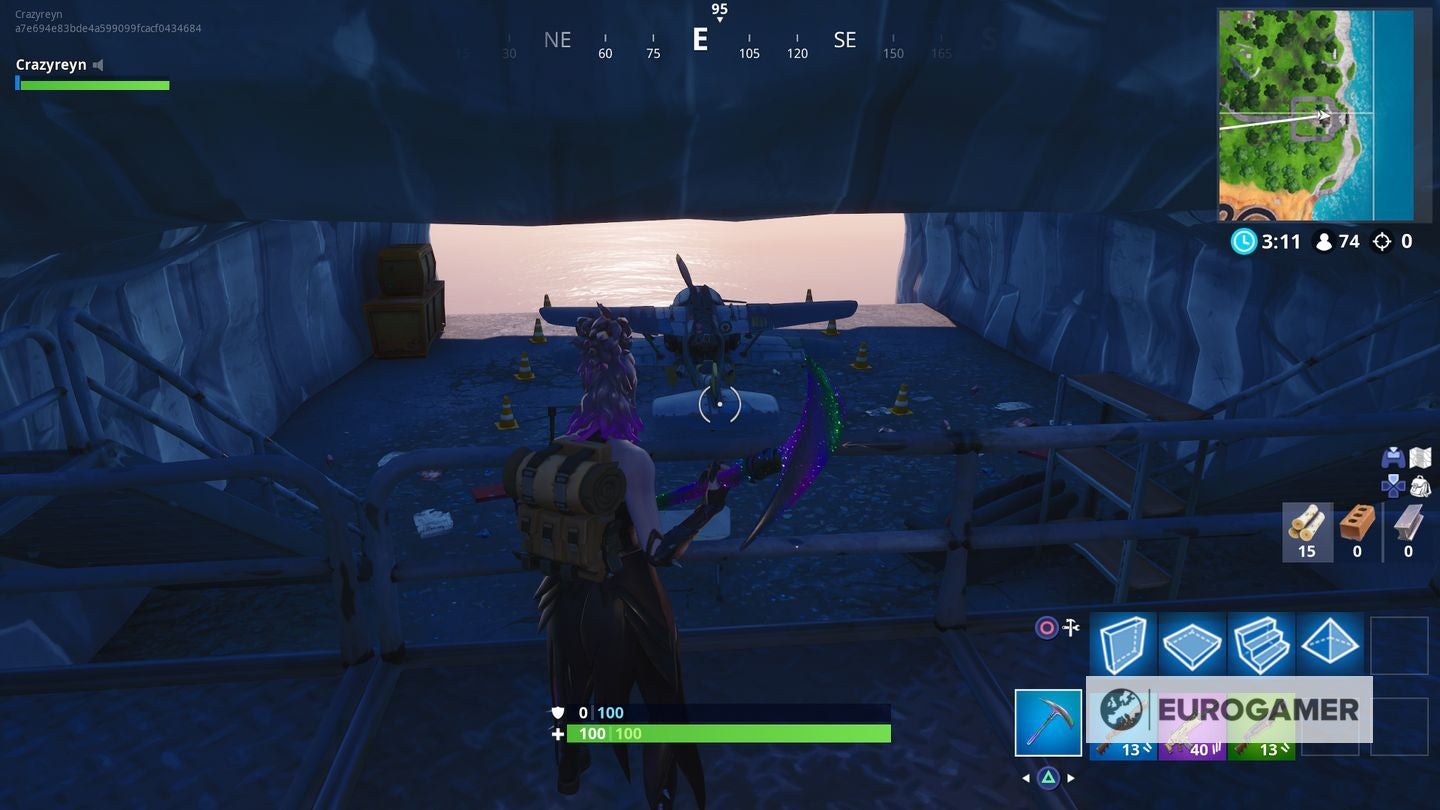Click the map icon above the backpack
1440x810 pixels.
click(1420, 456)
